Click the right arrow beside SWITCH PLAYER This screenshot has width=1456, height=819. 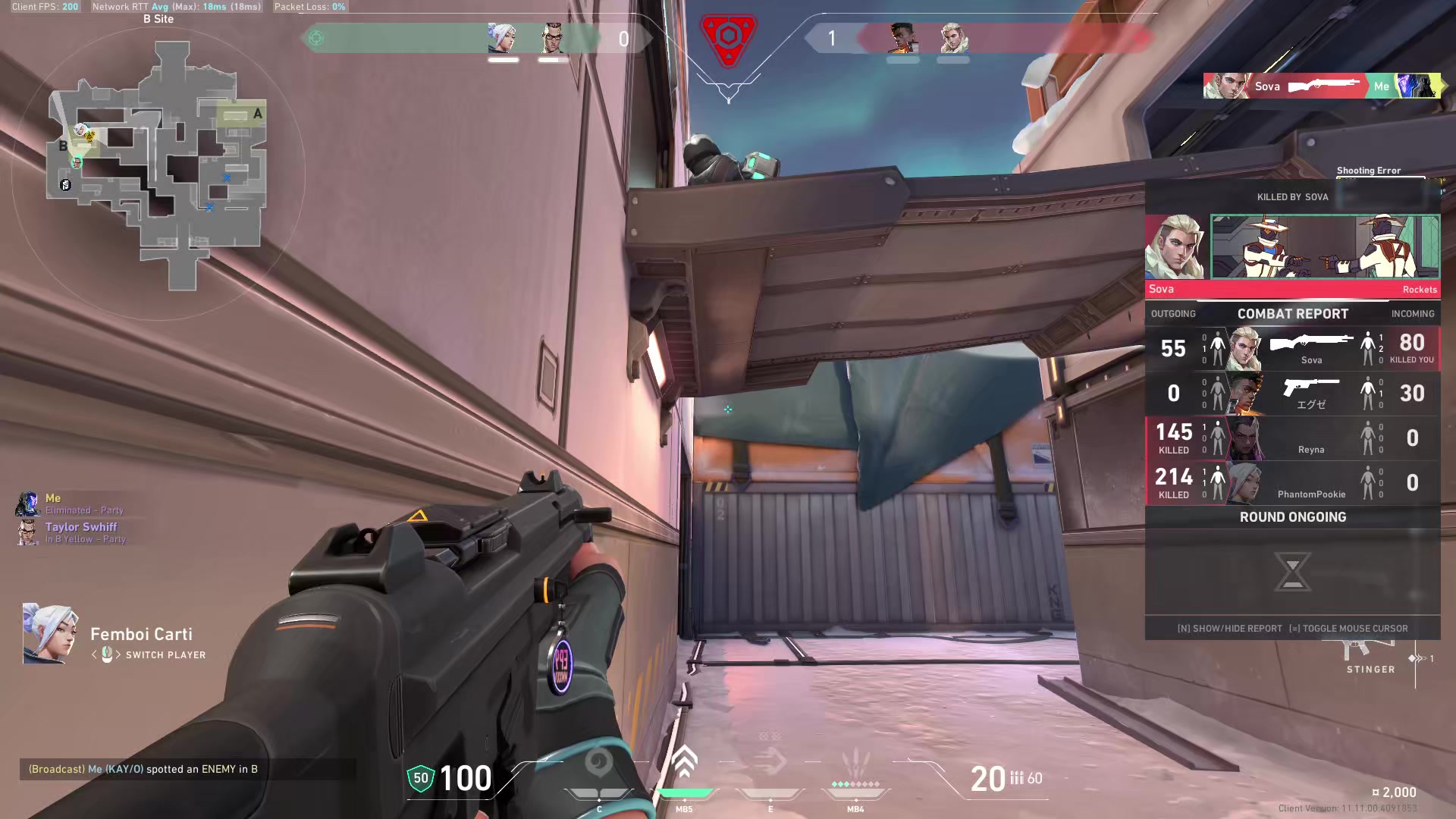119,655
